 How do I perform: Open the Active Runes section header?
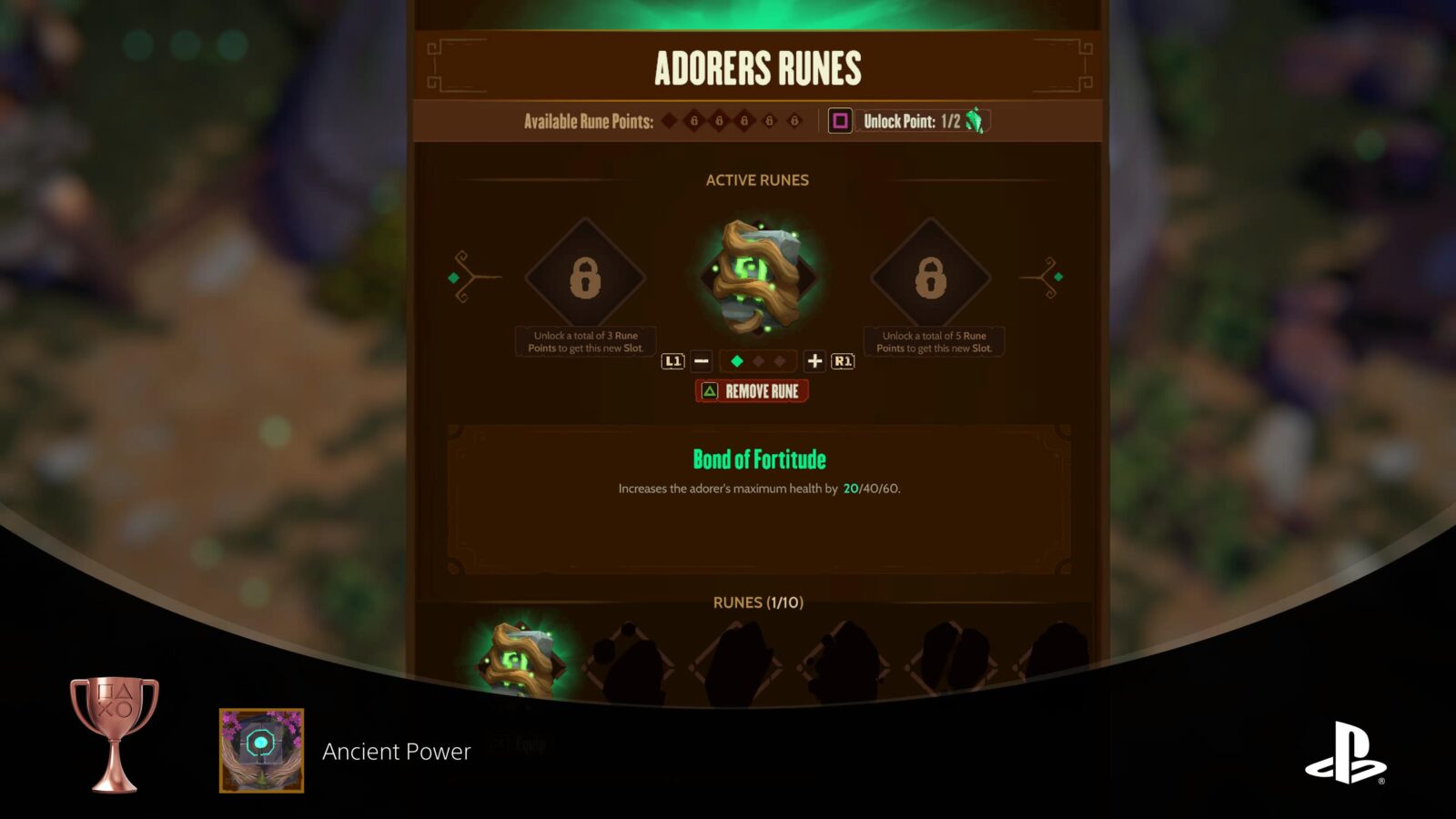coord(755,179)
